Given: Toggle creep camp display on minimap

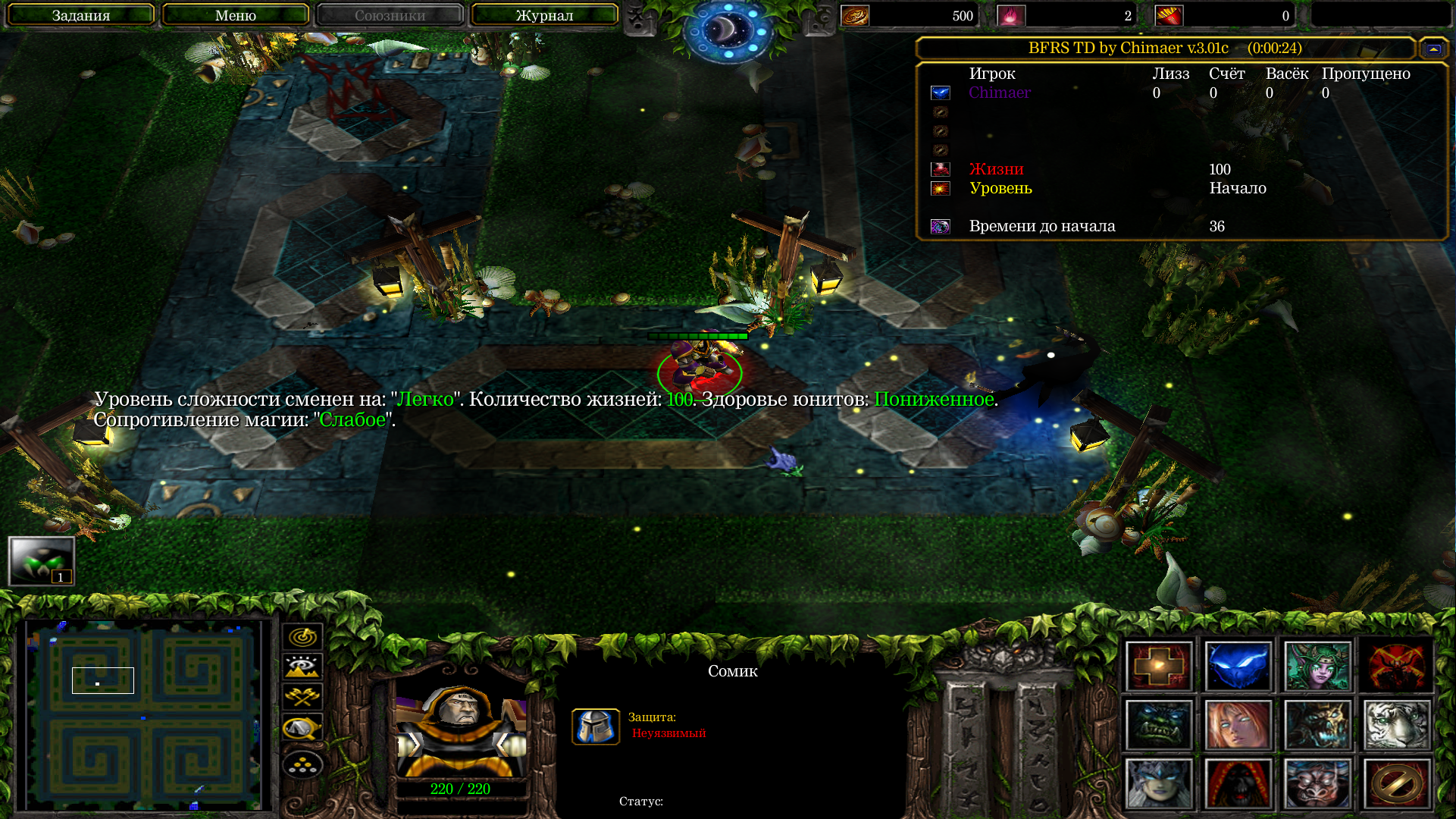Looking at the screenshot, I should pyautogui.click(x=302, y=728).
